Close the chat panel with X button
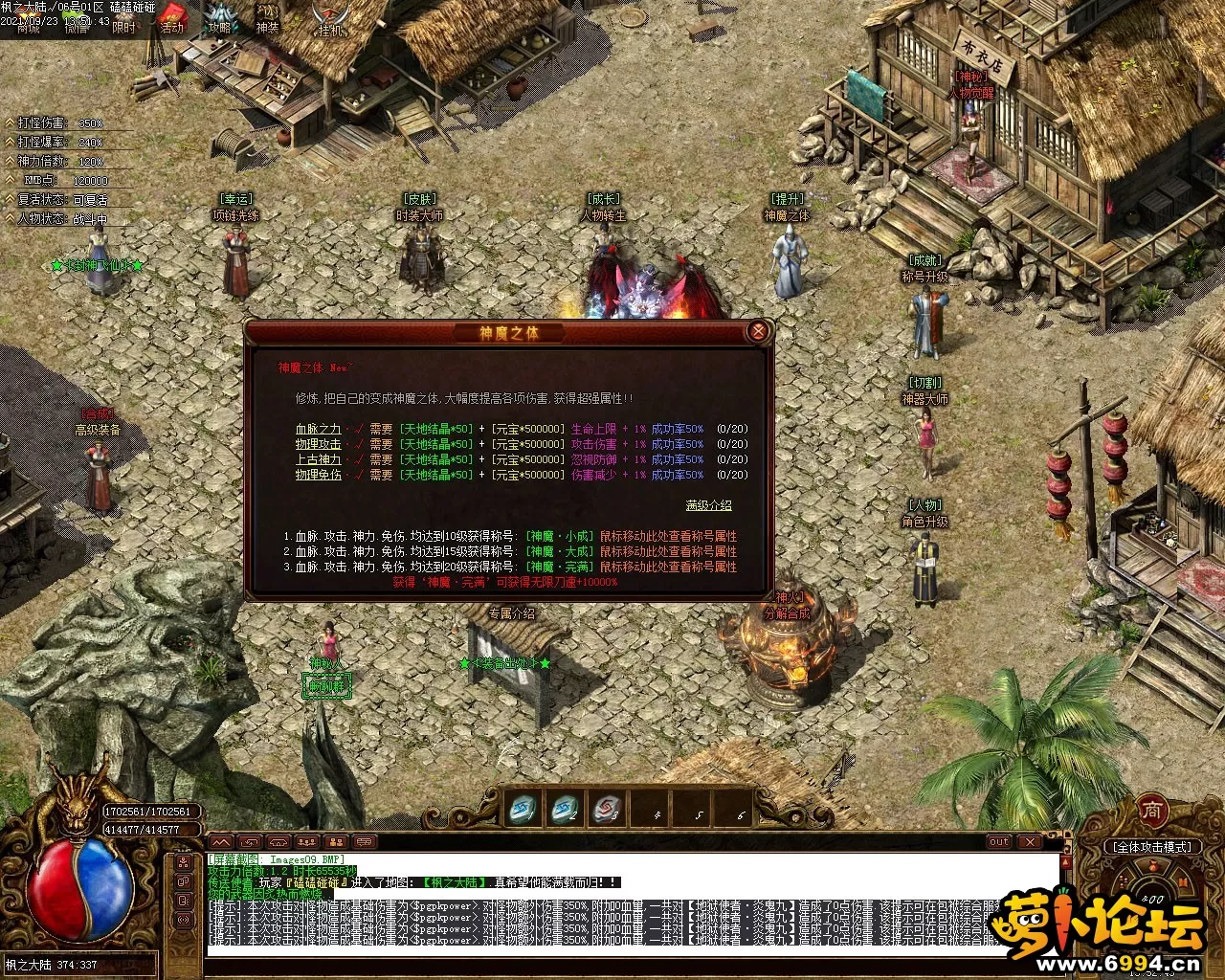 coord(1030,842)
